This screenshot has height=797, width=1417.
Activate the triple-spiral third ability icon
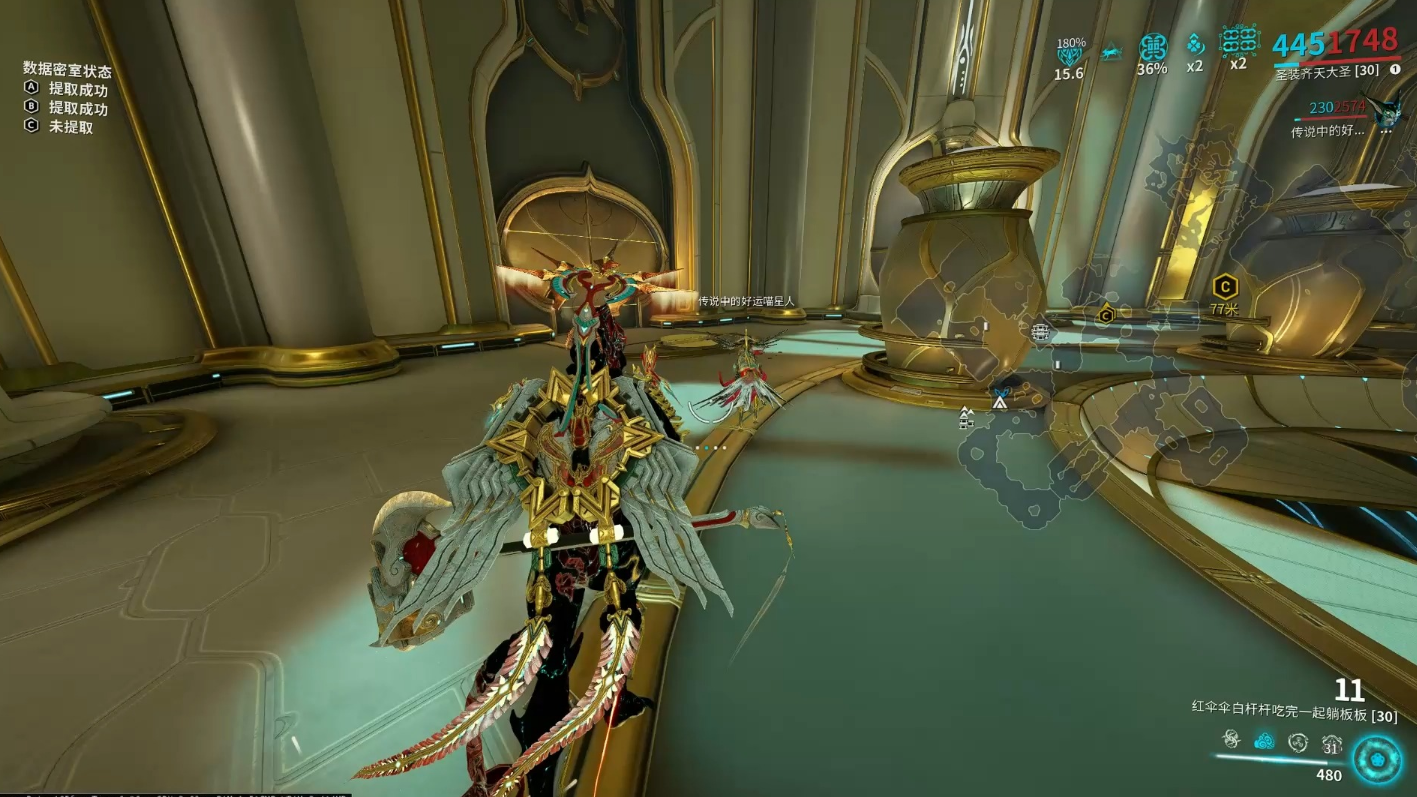click(1298, 742)
